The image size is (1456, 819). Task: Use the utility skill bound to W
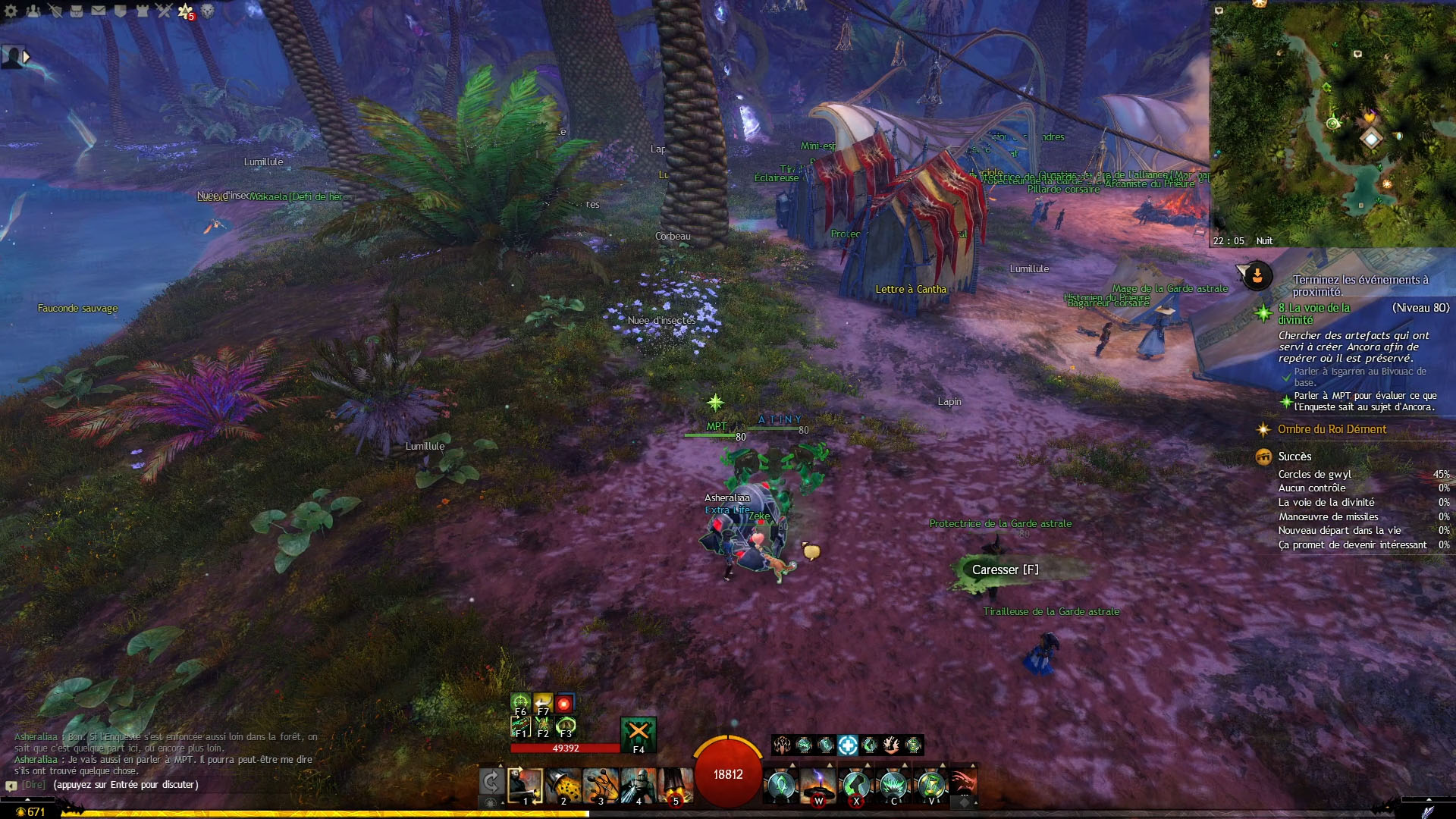(818, 784)
